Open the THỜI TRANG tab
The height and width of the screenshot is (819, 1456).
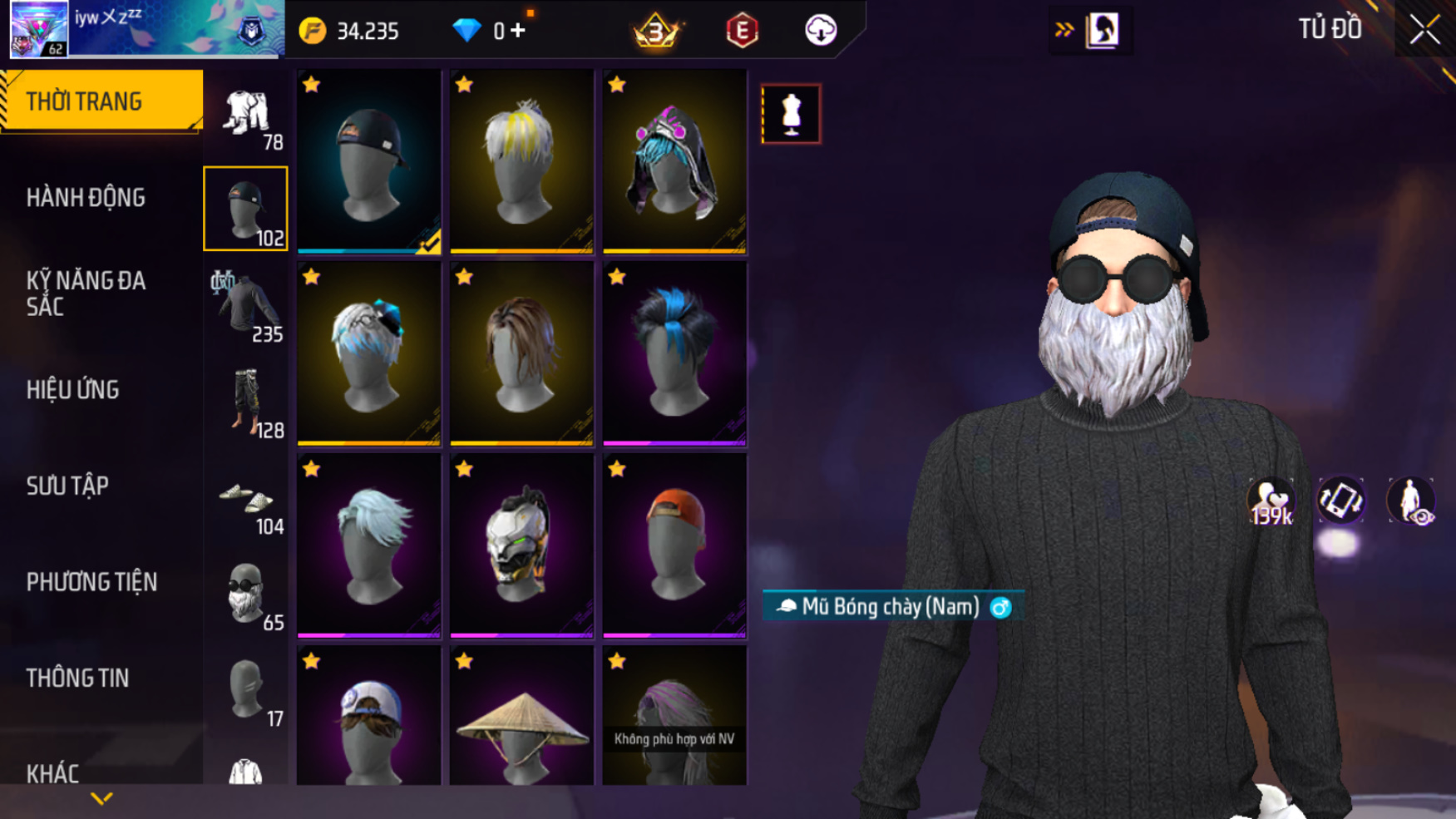pos(101,101)
